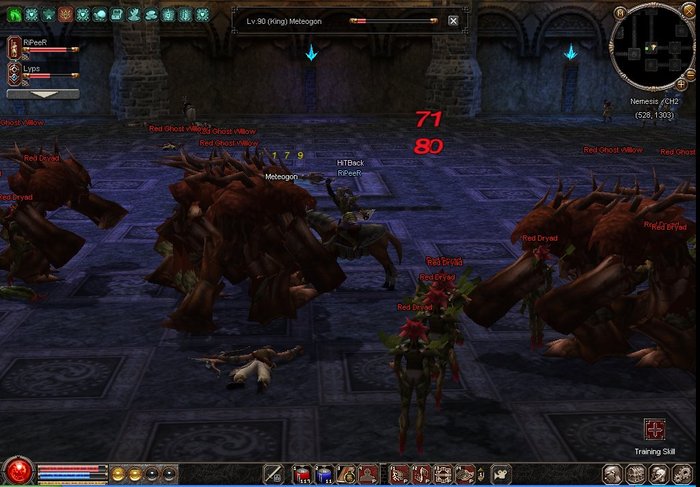Expand the party list arrow bar
This screenshot has height=487, width=700.
[x=43, y=94]
